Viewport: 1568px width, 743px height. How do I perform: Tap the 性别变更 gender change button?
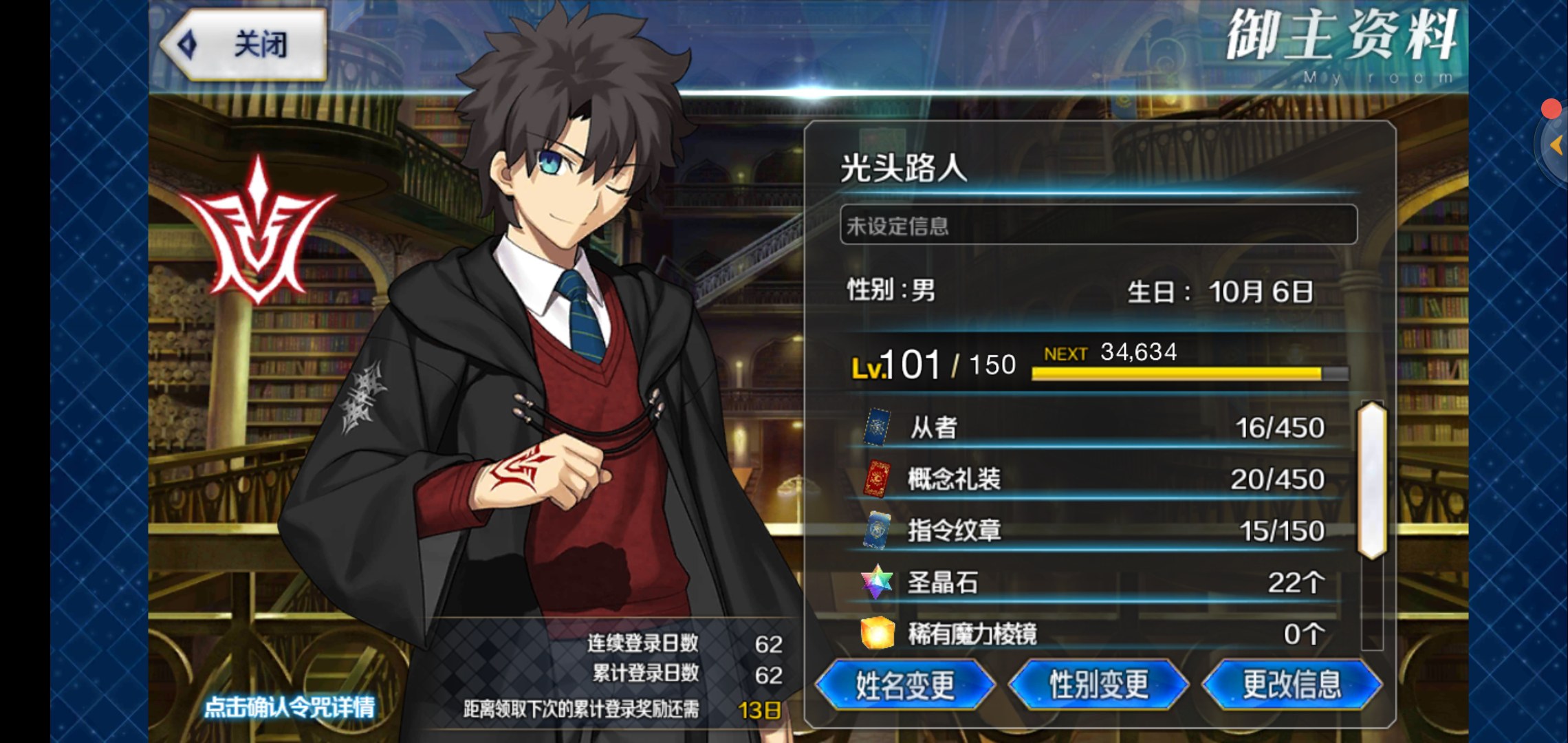coord(1098,685)
